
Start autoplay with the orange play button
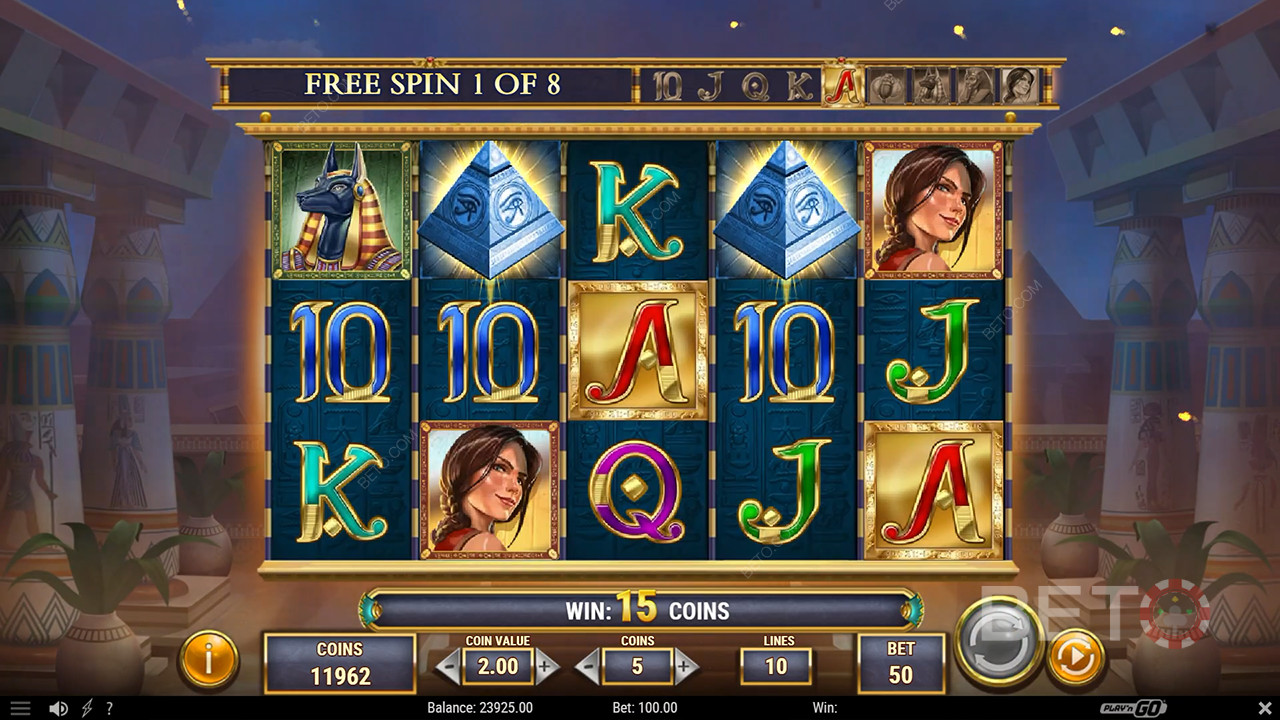point(1075,659)
